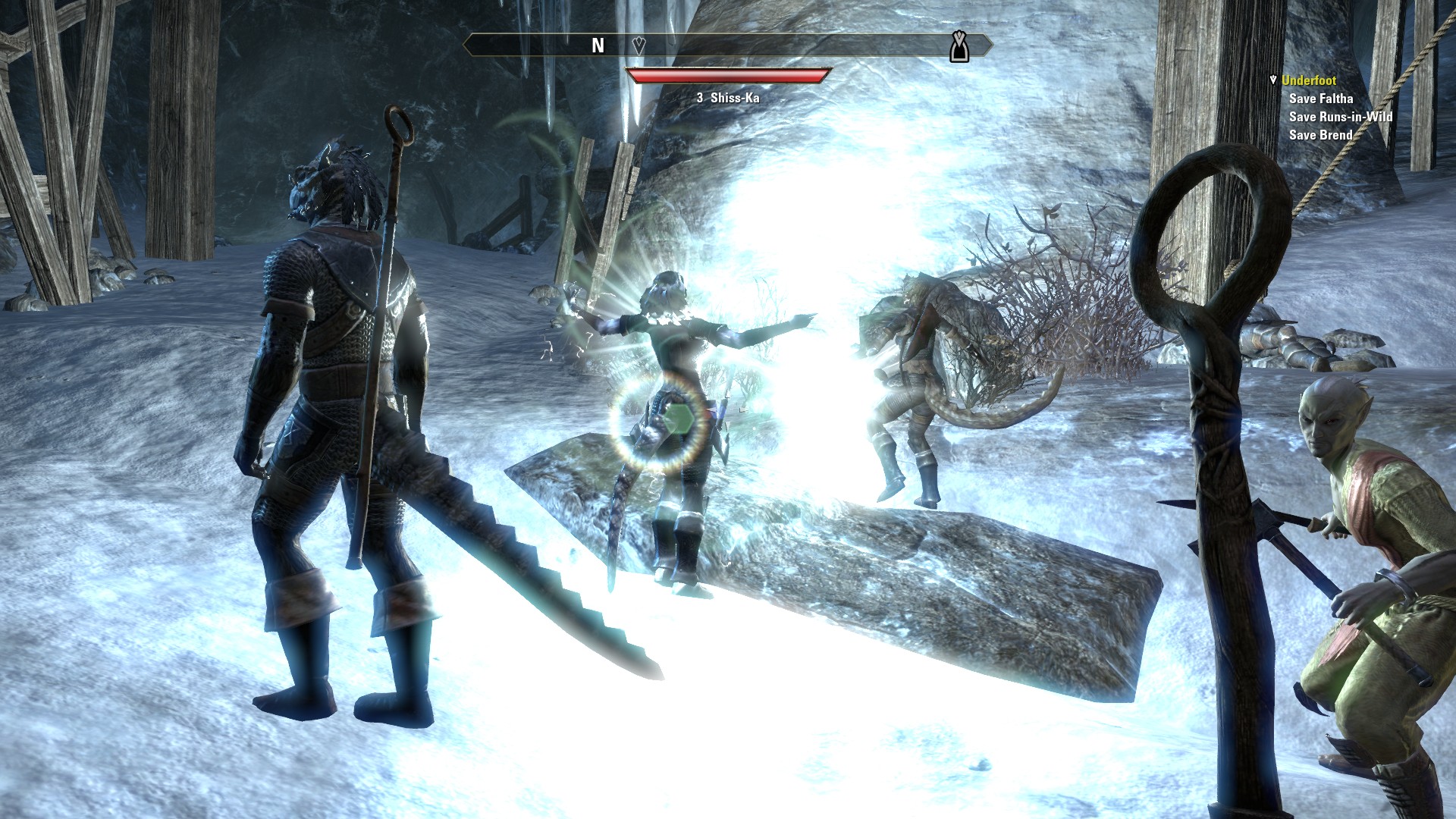Choose the Save Runs-in-Wild objective
The height and width of the screenshot is (819, 1456).
pyautogui.click(x=1340, y=117)
